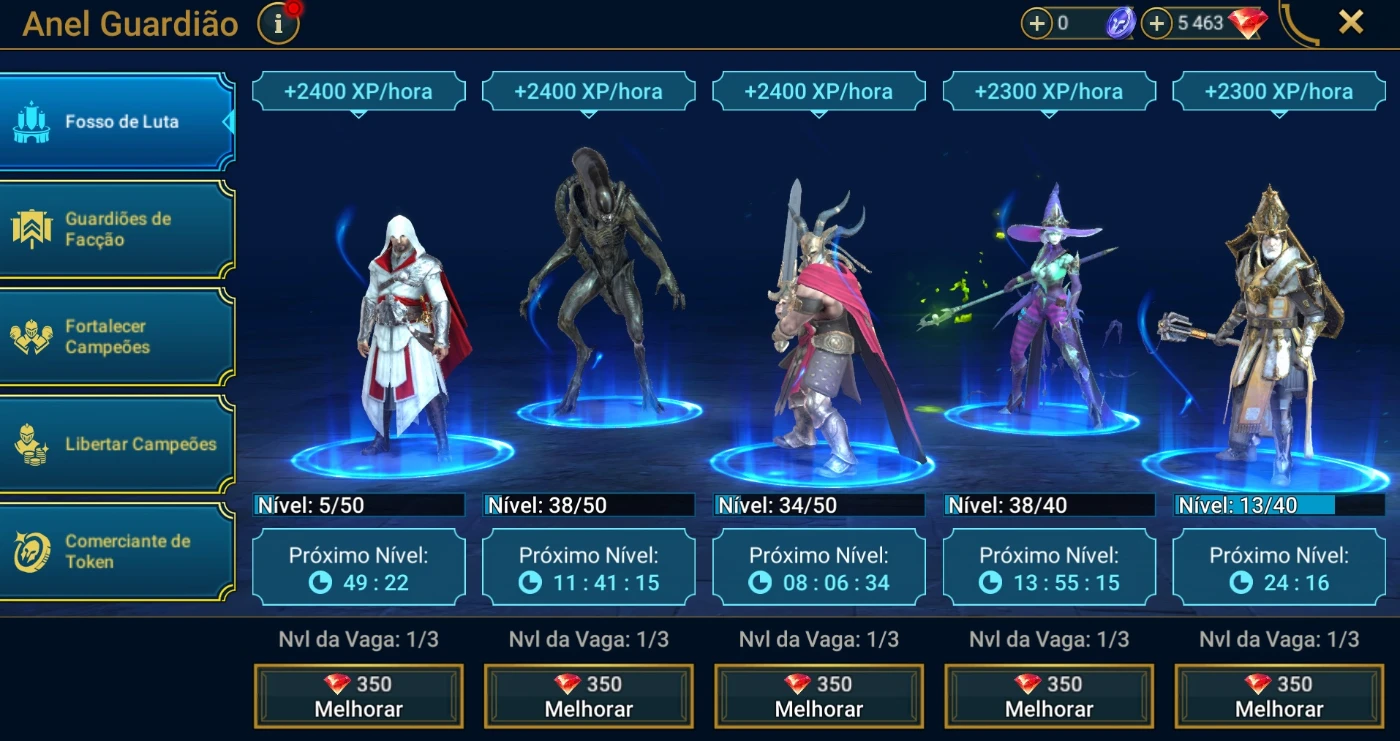This screenshot has height=741, width=1400.
Task: Select the Fortalecer Campeões tab
Action: tap(116, 337)
